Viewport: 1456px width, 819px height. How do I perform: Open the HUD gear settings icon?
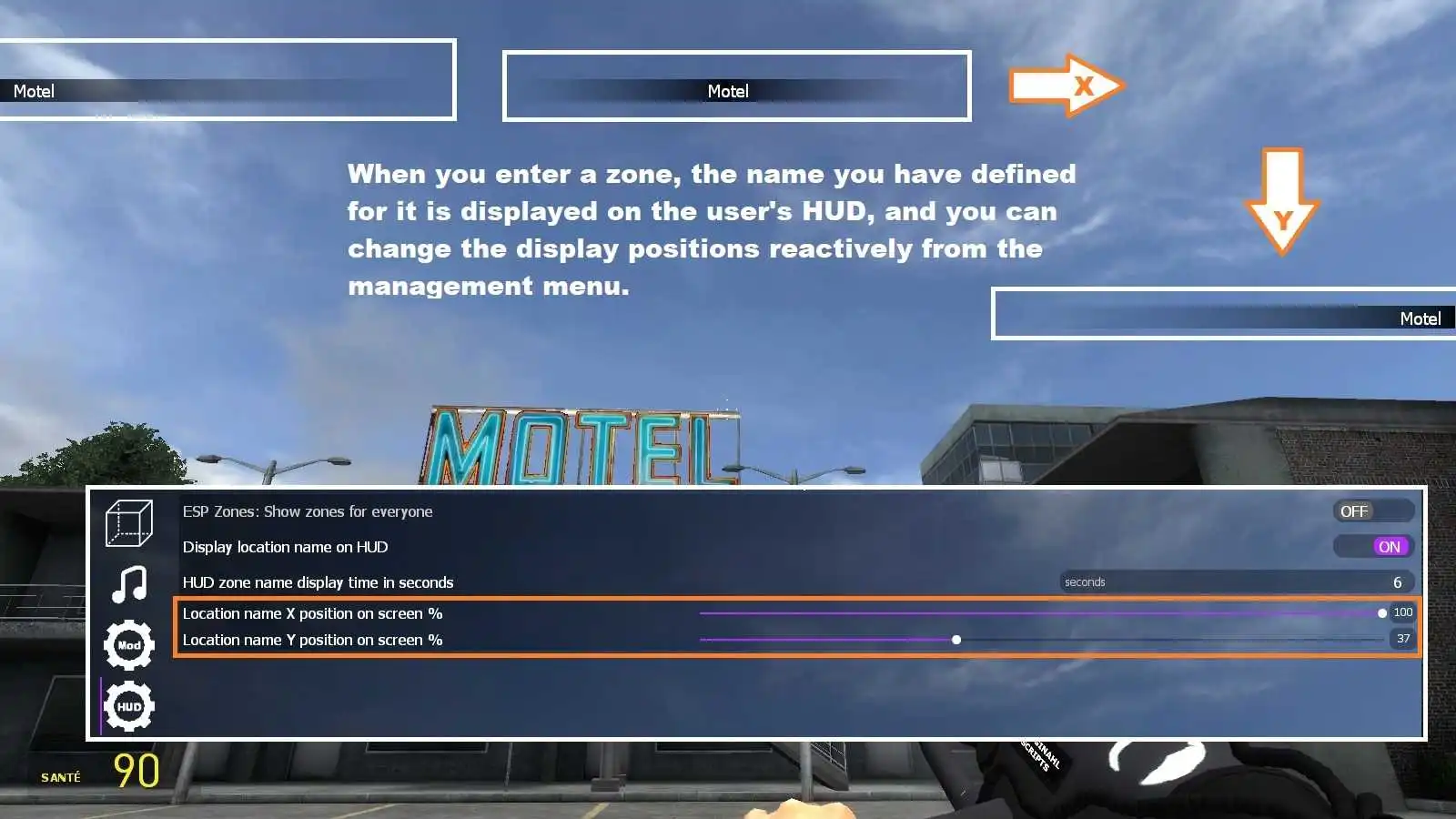128,705
